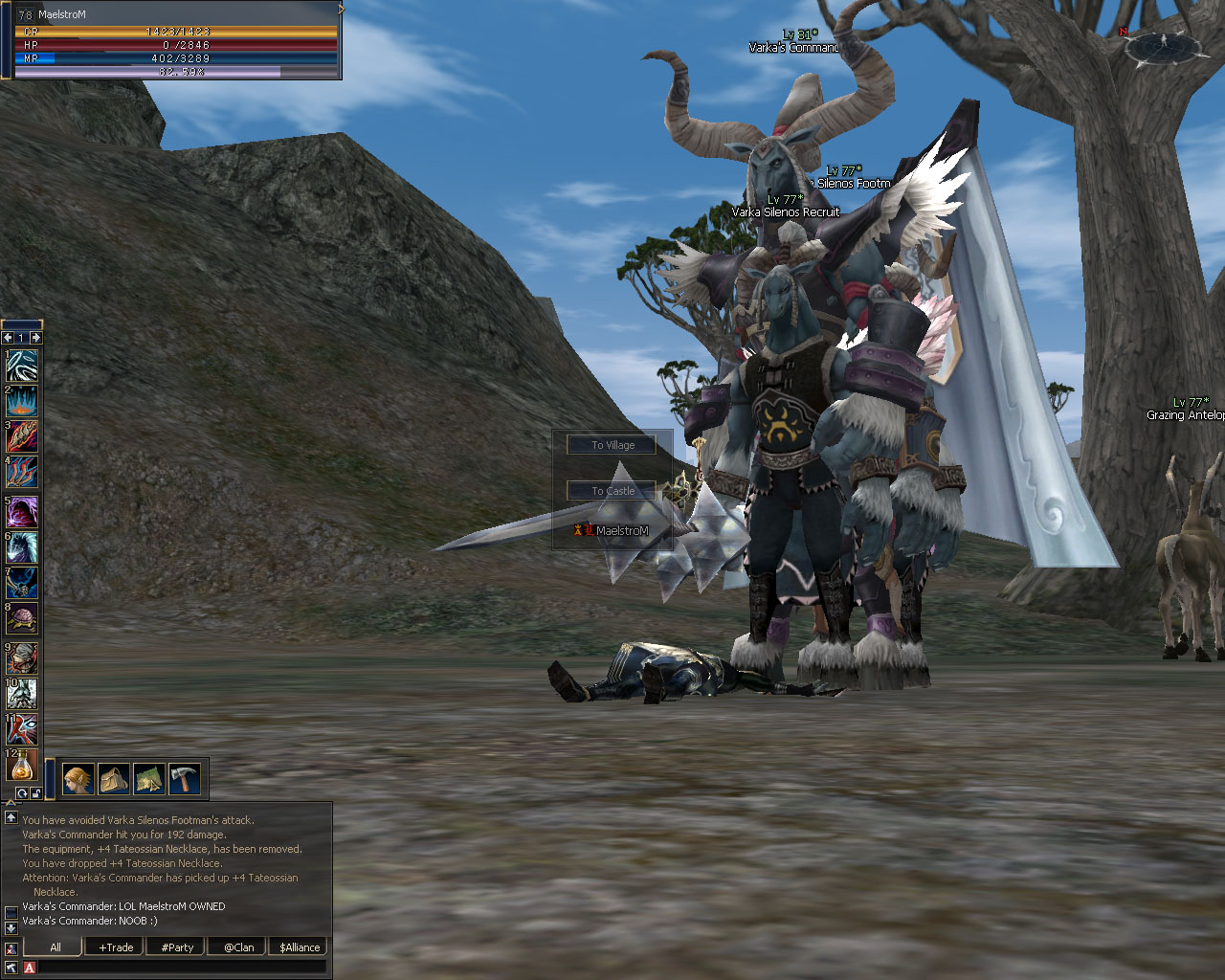Switch to the All chat tab
The height and width of the screenshot is (980, 1225).
[56, 947]
